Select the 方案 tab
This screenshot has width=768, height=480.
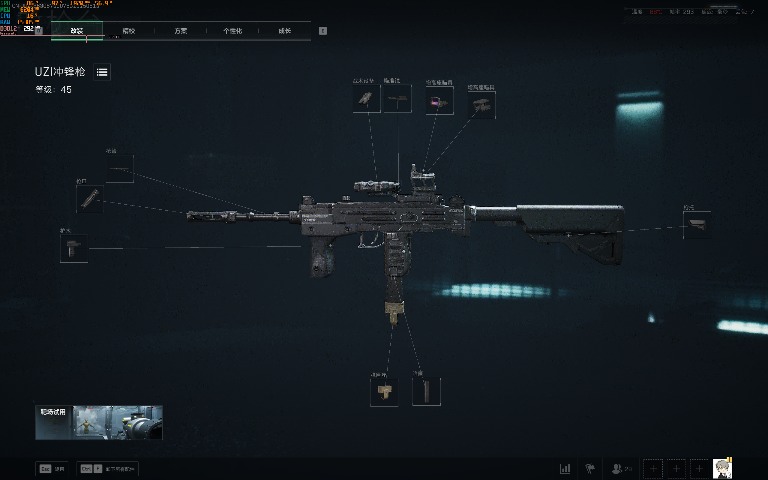click(180, 31)
